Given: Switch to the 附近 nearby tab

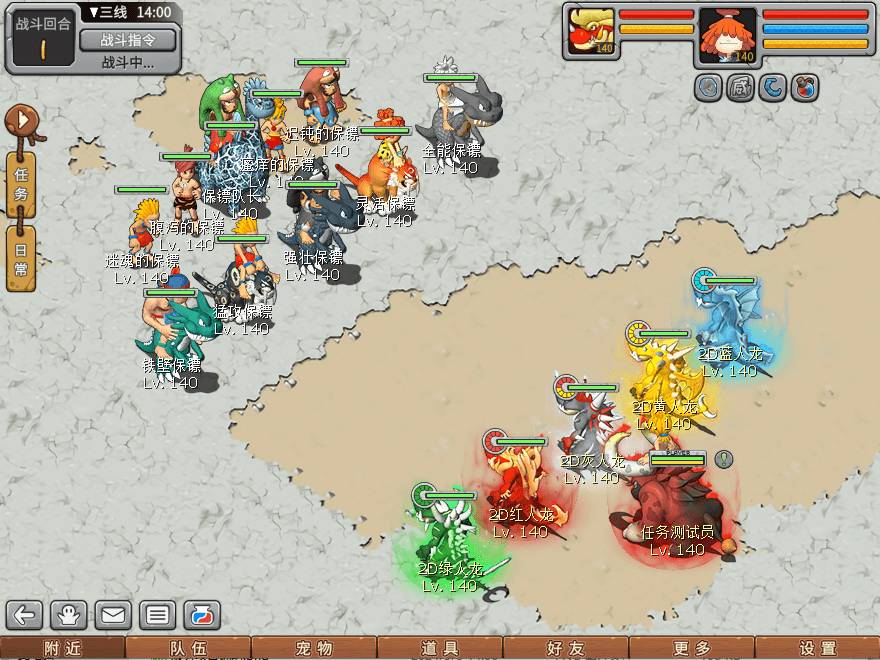Looking at the screenshot, I should (62, 649).
